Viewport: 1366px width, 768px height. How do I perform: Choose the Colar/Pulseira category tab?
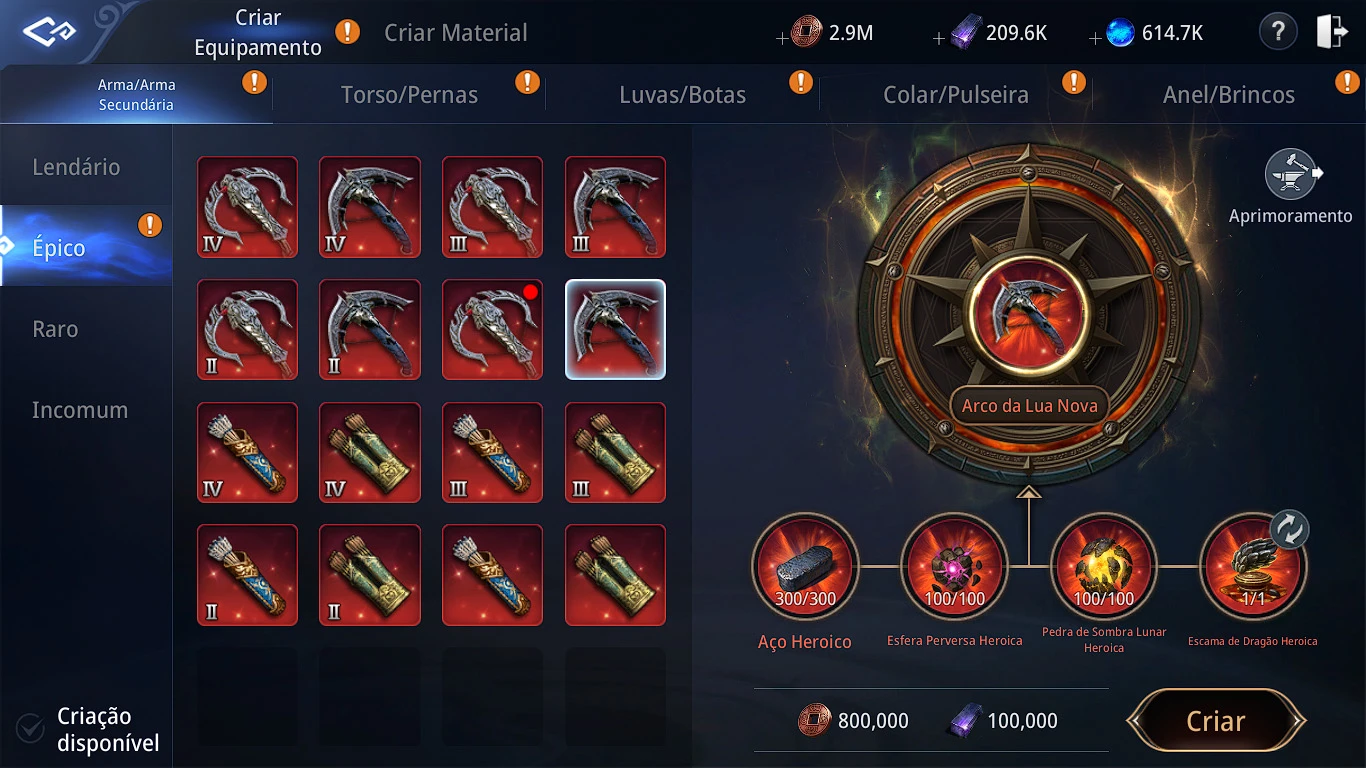click(x=955, y=95)
